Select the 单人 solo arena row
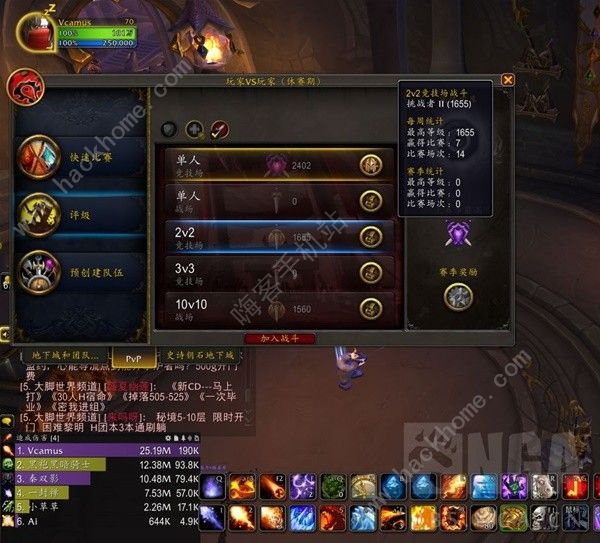The height and width of the screenshot is (543, 600). pyautogui.click(x=277, y=164)
